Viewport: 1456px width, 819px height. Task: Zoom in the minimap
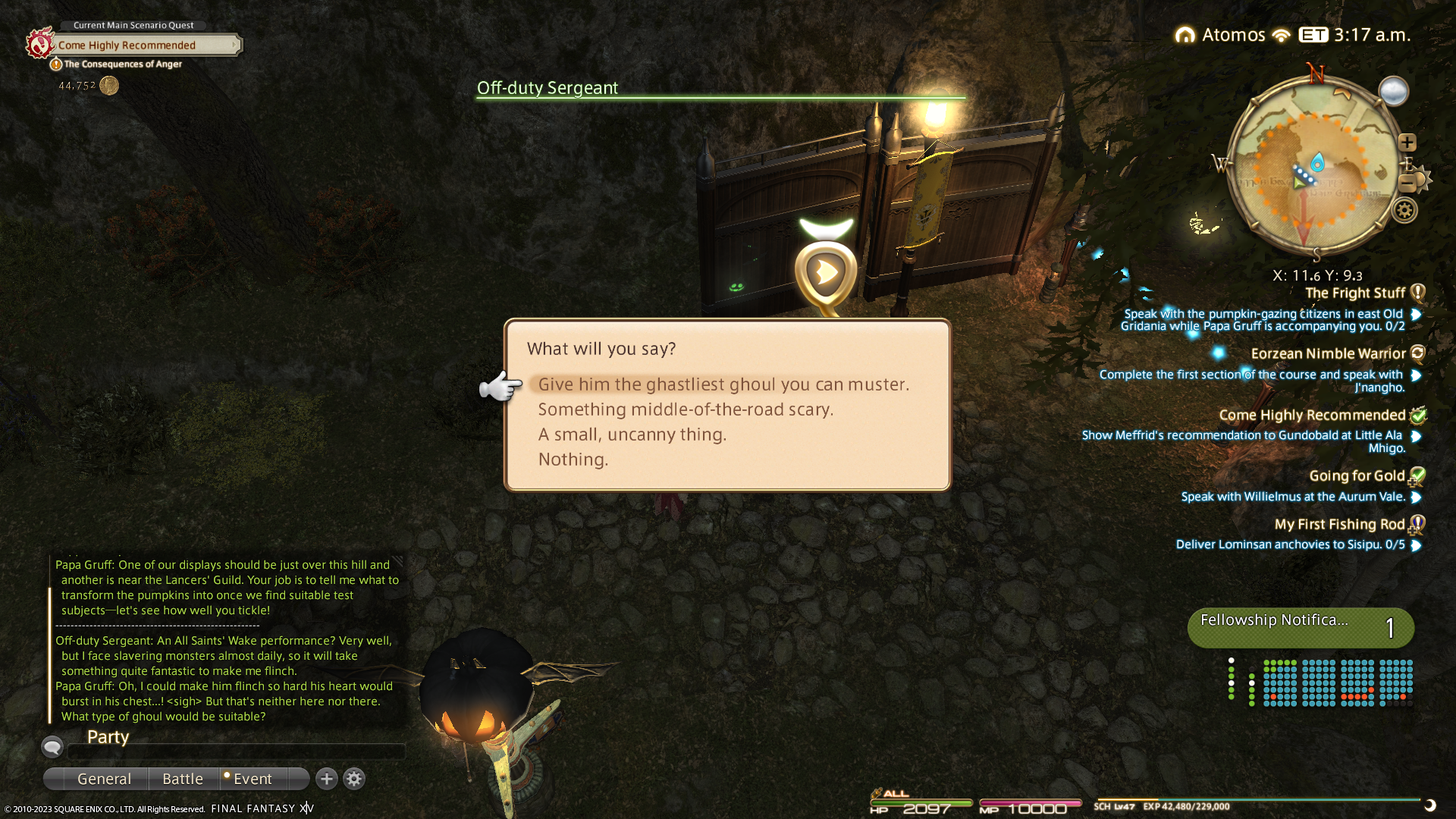[x=1407, y=143]
